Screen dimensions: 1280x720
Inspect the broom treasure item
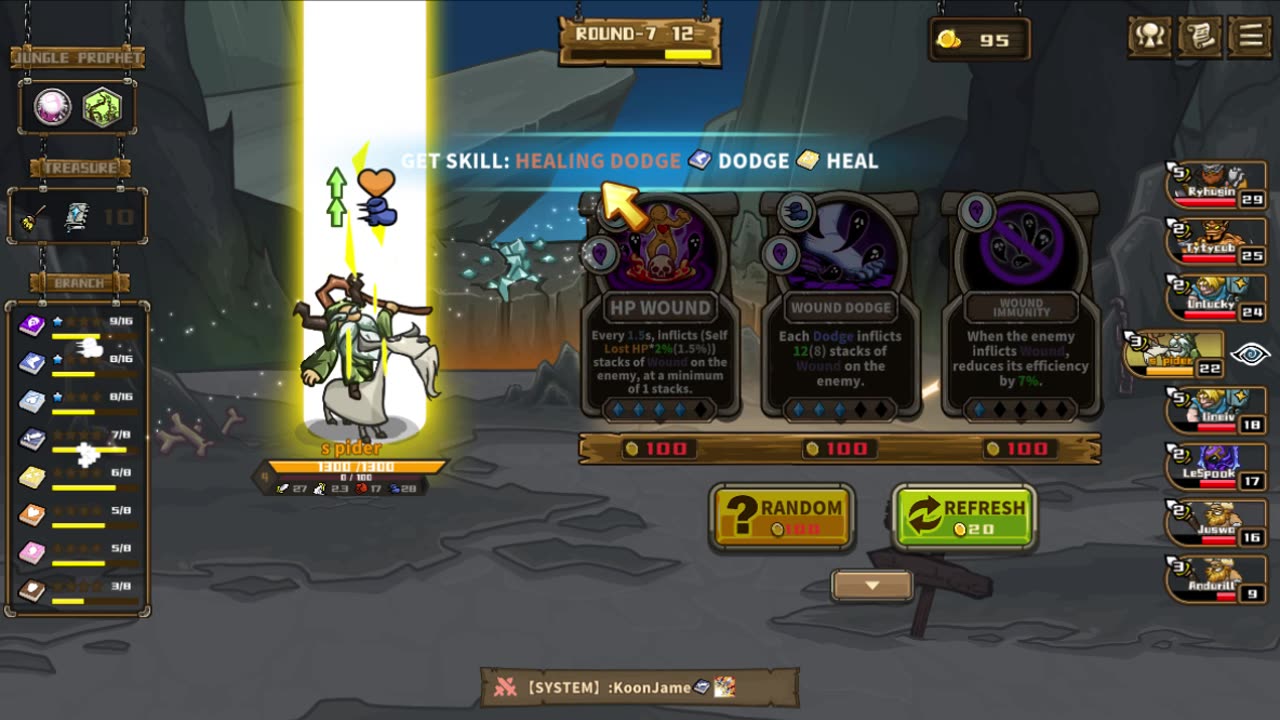tap(37, 216)
